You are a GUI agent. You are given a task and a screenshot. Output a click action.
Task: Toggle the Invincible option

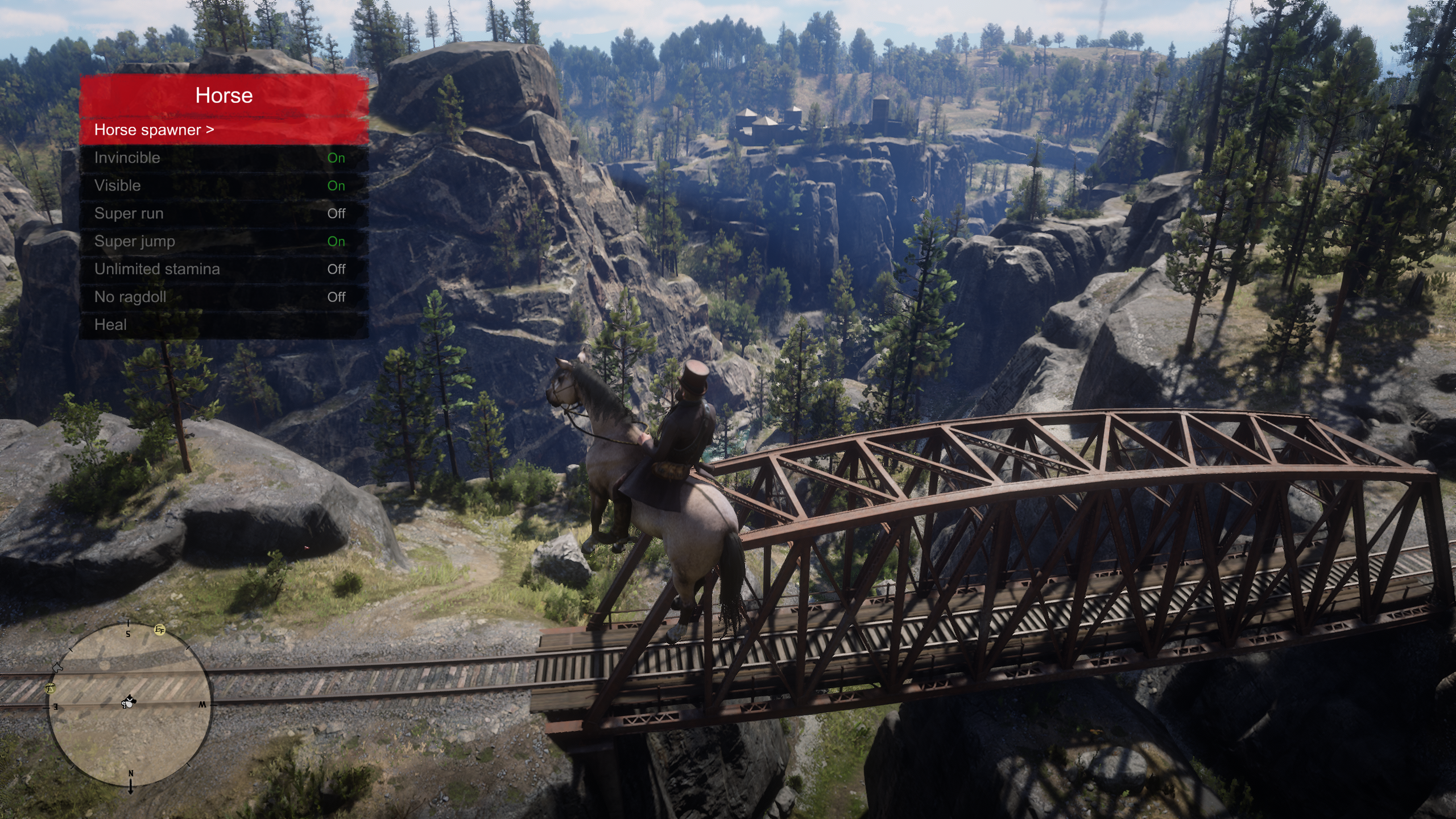(224, 158)
